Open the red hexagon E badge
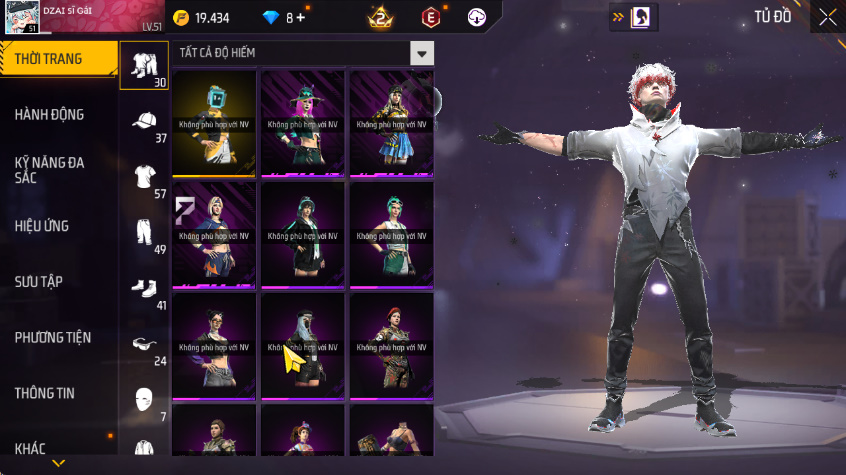This screenshot has height=475, width=846. [x=430, y=17]
